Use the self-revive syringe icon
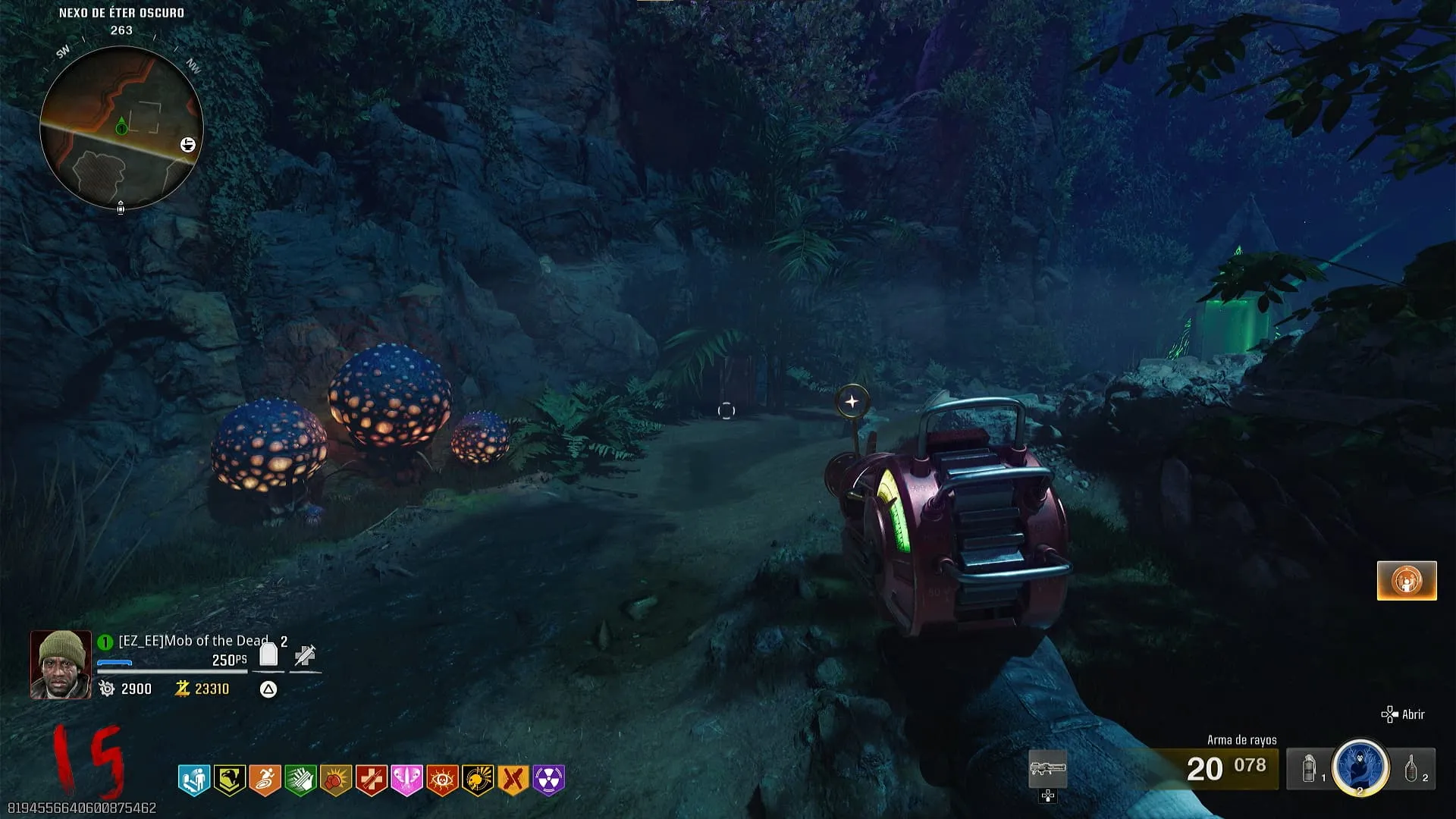 [x=305, y=655]
